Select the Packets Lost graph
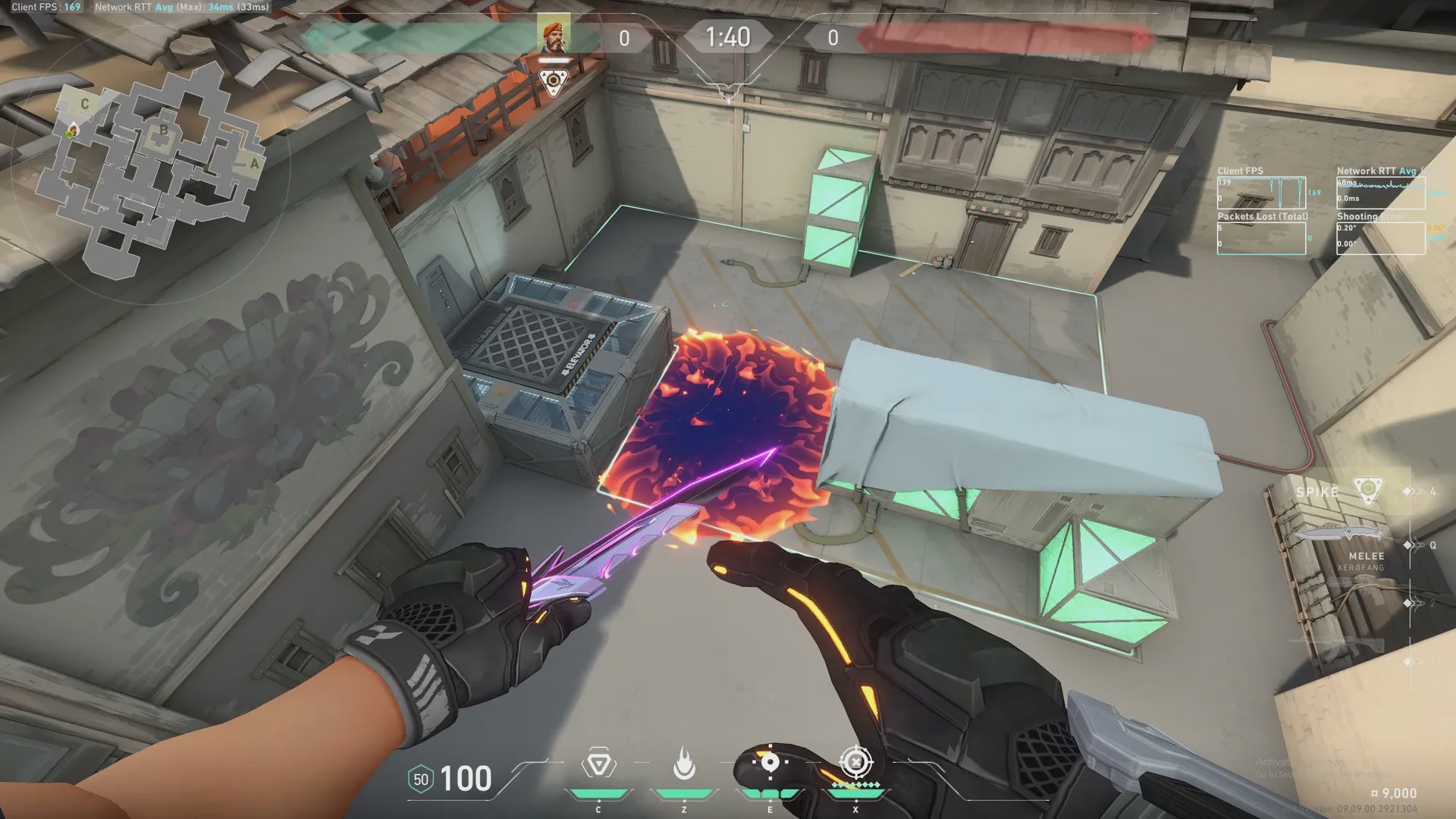The width and height of the screenshot is (1456, 819). (1261, 238)
